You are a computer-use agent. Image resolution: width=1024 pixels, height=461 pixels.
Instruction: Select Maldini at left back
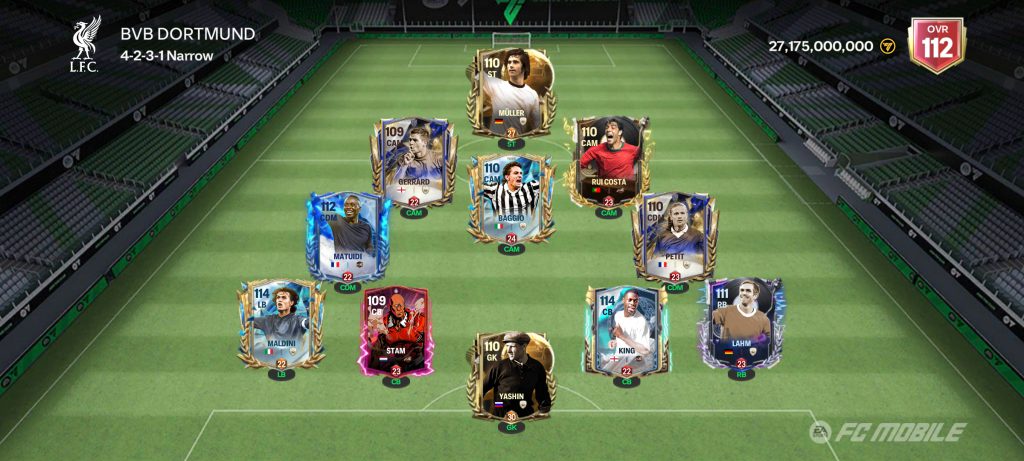click(281, 322)
